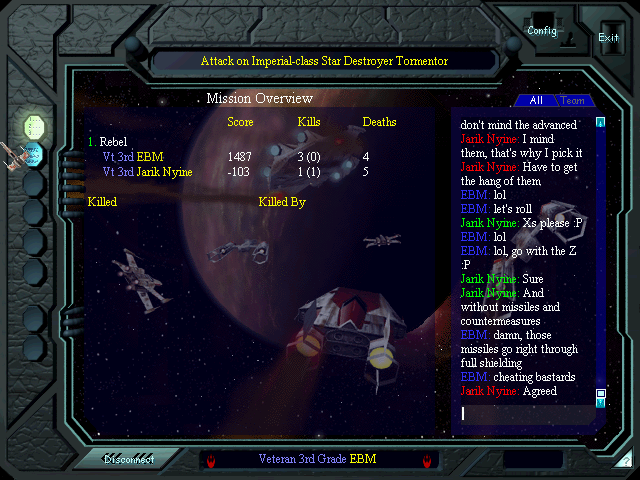Switch to the Team chat tab
This screenshot has width=640, height=480.
tap(573, 101)
